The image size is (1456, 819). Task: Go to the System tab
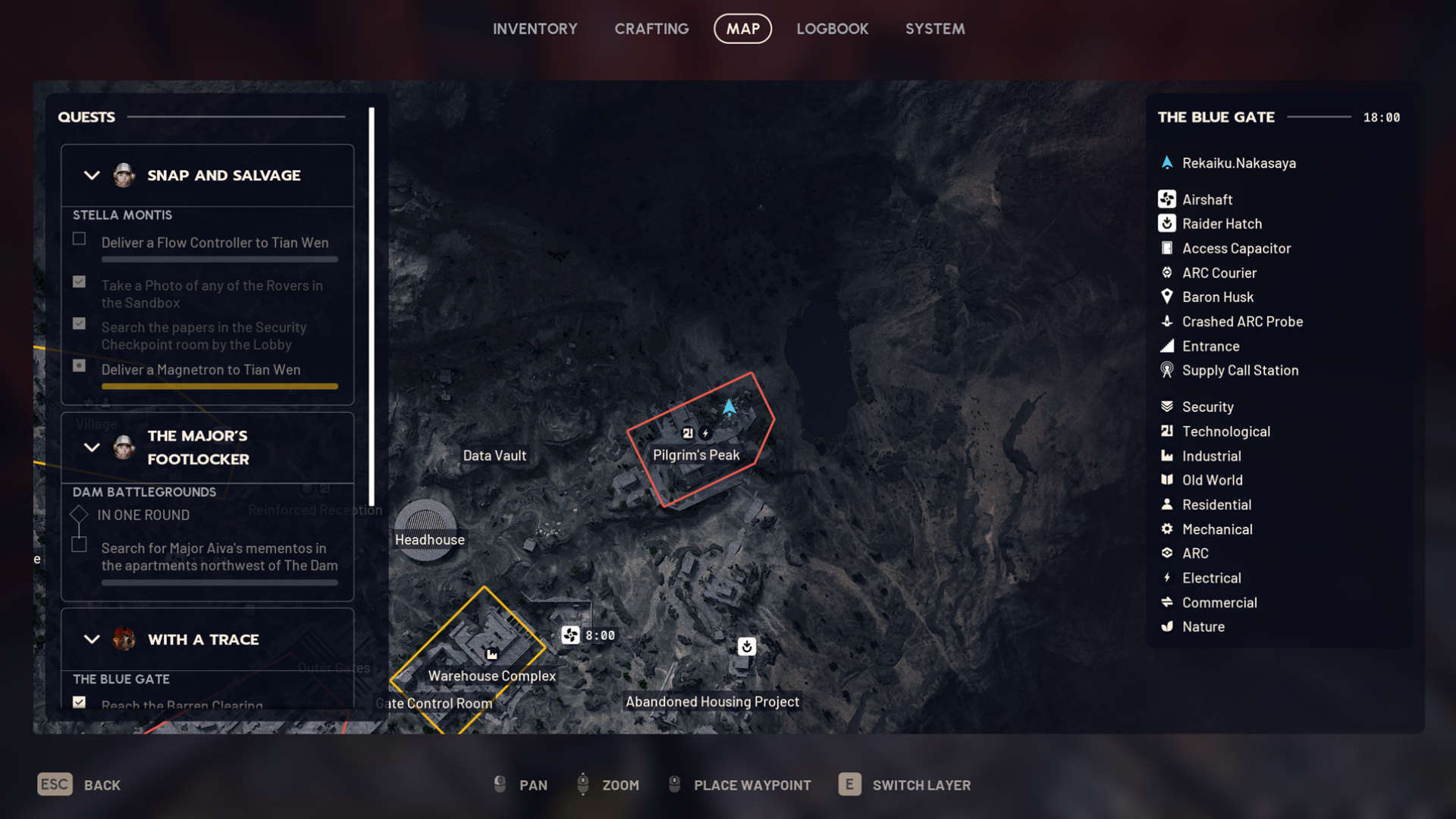pos(934,29)
